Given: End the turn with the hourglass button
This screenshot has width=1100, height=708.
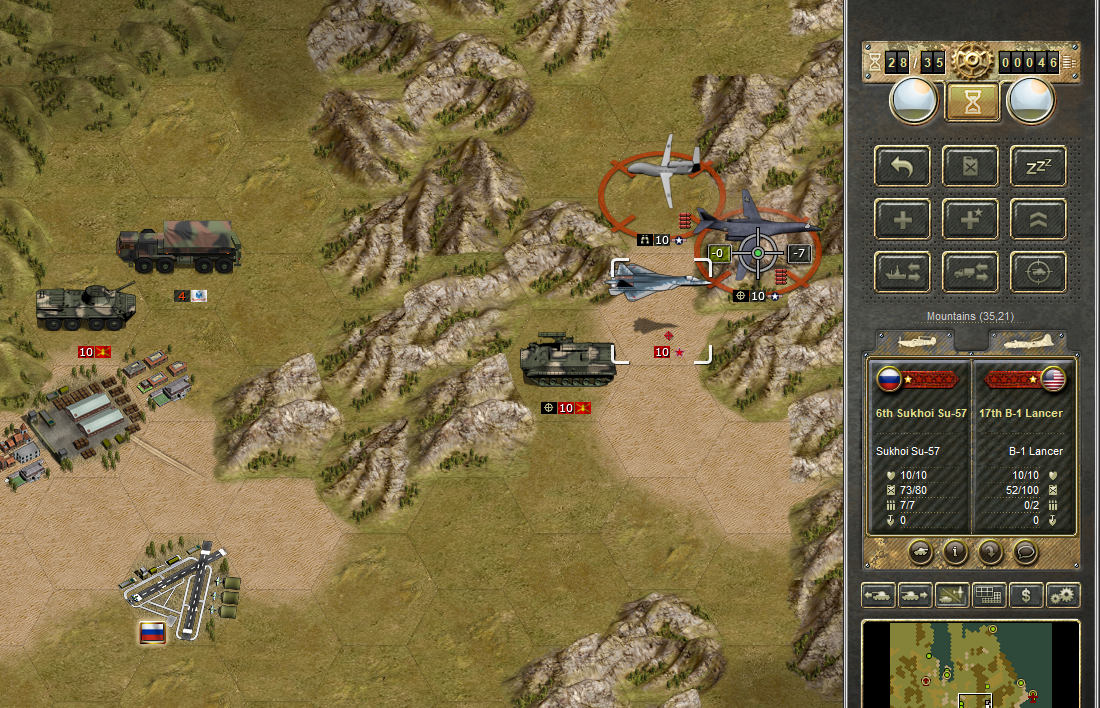Looking at the screenshot, I should 972,101.
